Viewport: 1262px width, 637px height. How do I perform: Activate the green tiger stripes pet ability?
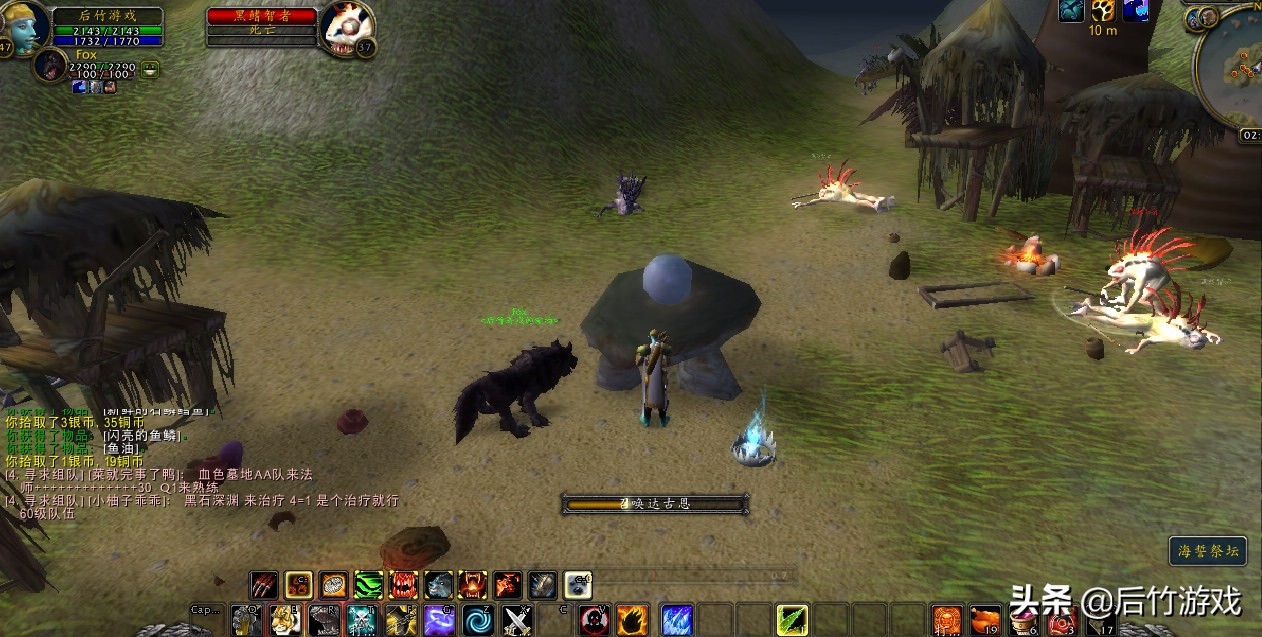point(368,585)
